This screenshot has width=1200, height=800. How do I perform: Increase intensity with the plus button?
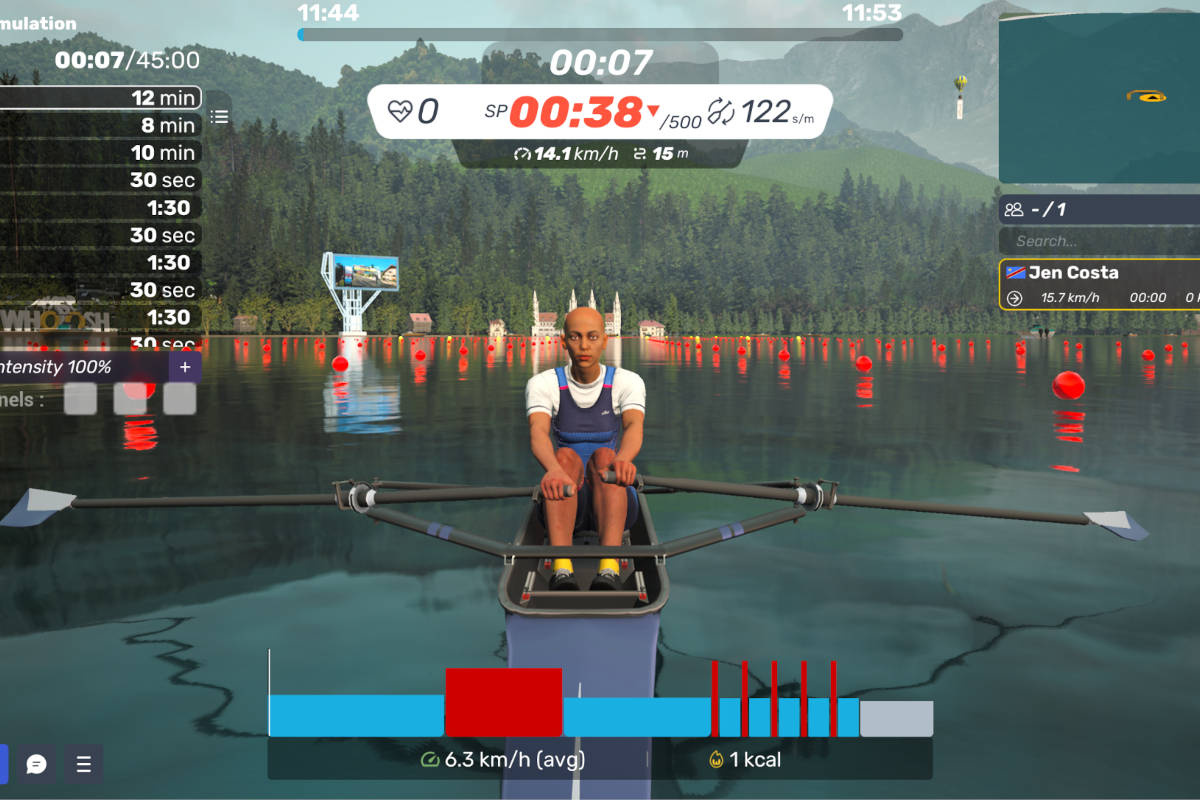185,367
